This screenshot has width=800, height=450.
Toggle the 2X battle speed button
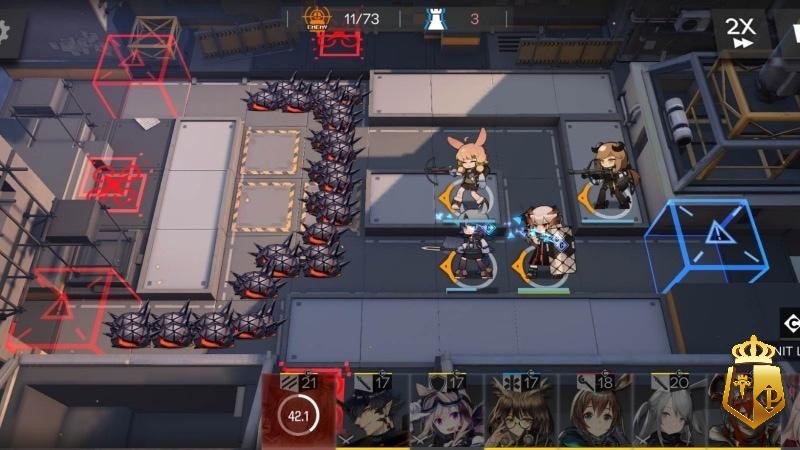[x=740, y=31]
